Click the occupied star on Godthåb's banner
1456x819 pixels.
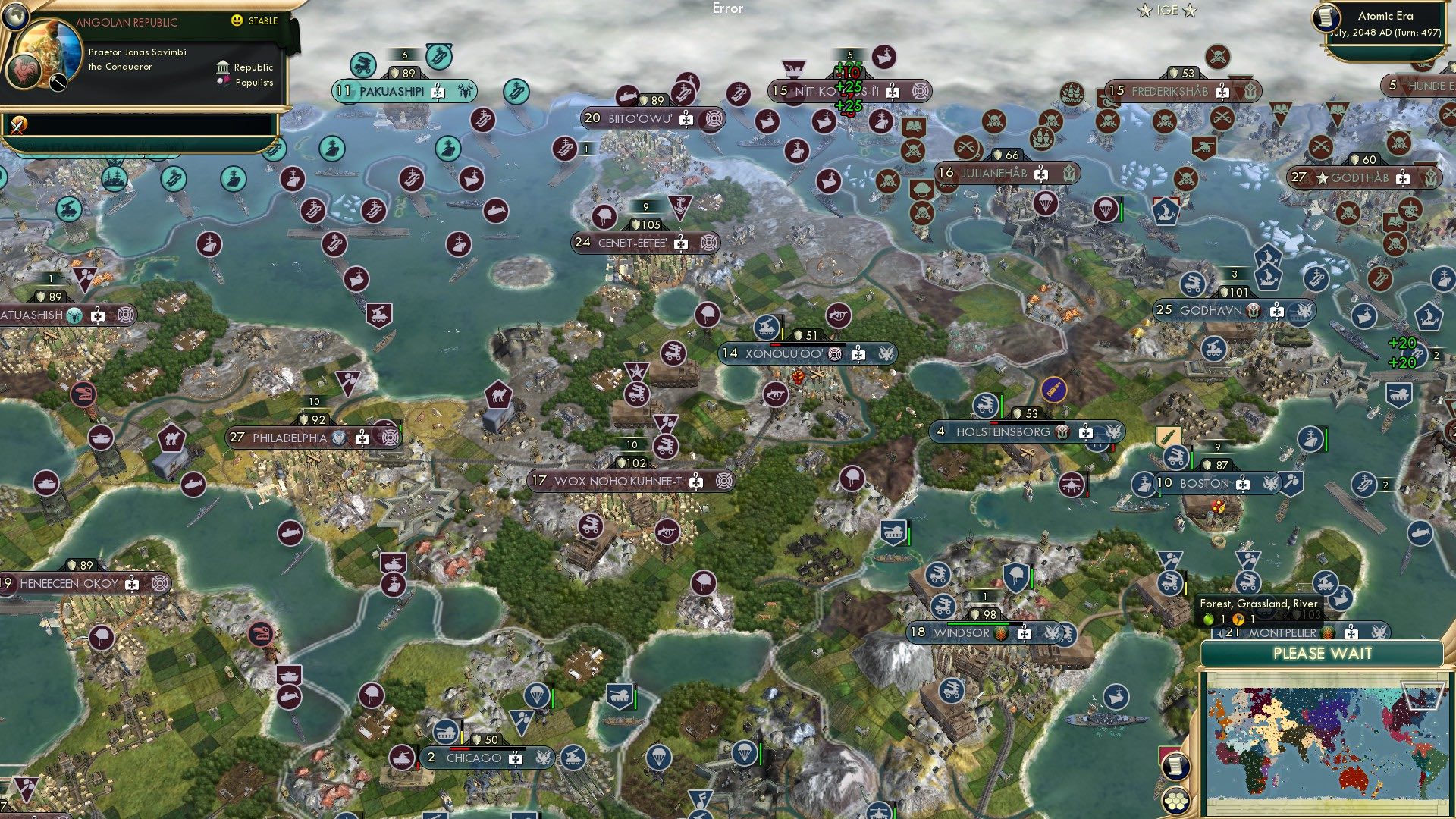pyautogui.click(x=1321, y=179)
